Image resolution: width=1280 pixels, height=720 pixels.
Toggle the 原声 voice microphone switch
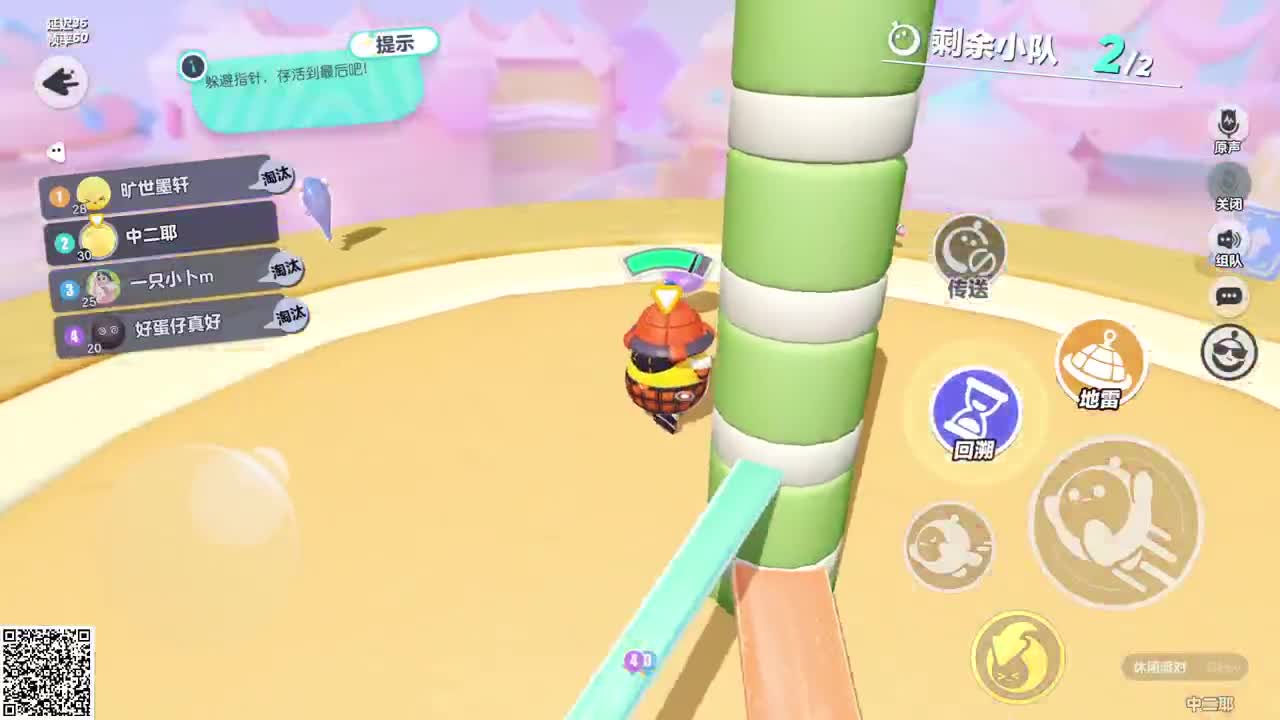pos(1229,124)
